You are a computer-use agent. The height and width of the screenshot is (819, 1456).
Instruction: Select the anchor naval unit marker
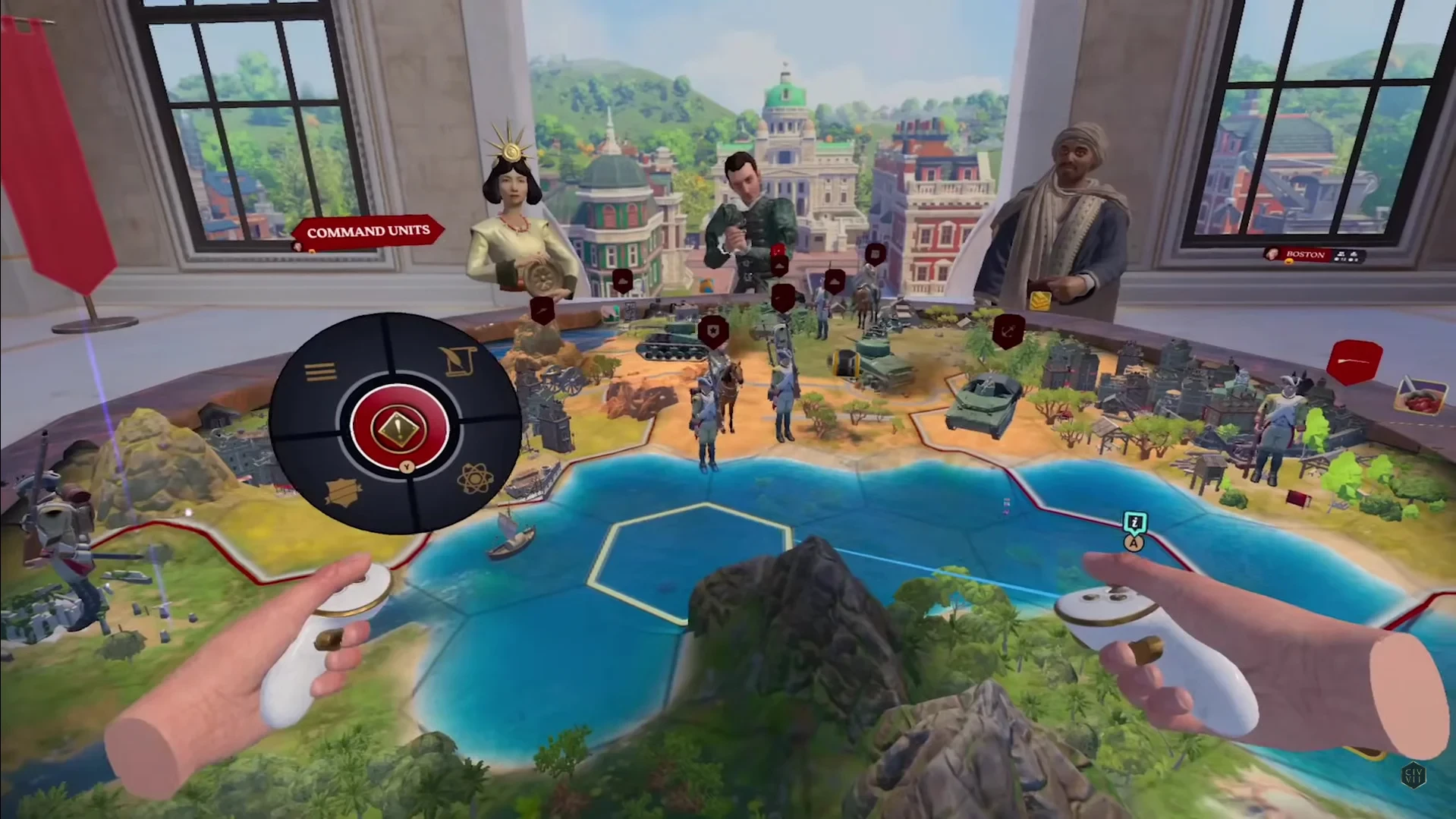[x=1008, y=331]
